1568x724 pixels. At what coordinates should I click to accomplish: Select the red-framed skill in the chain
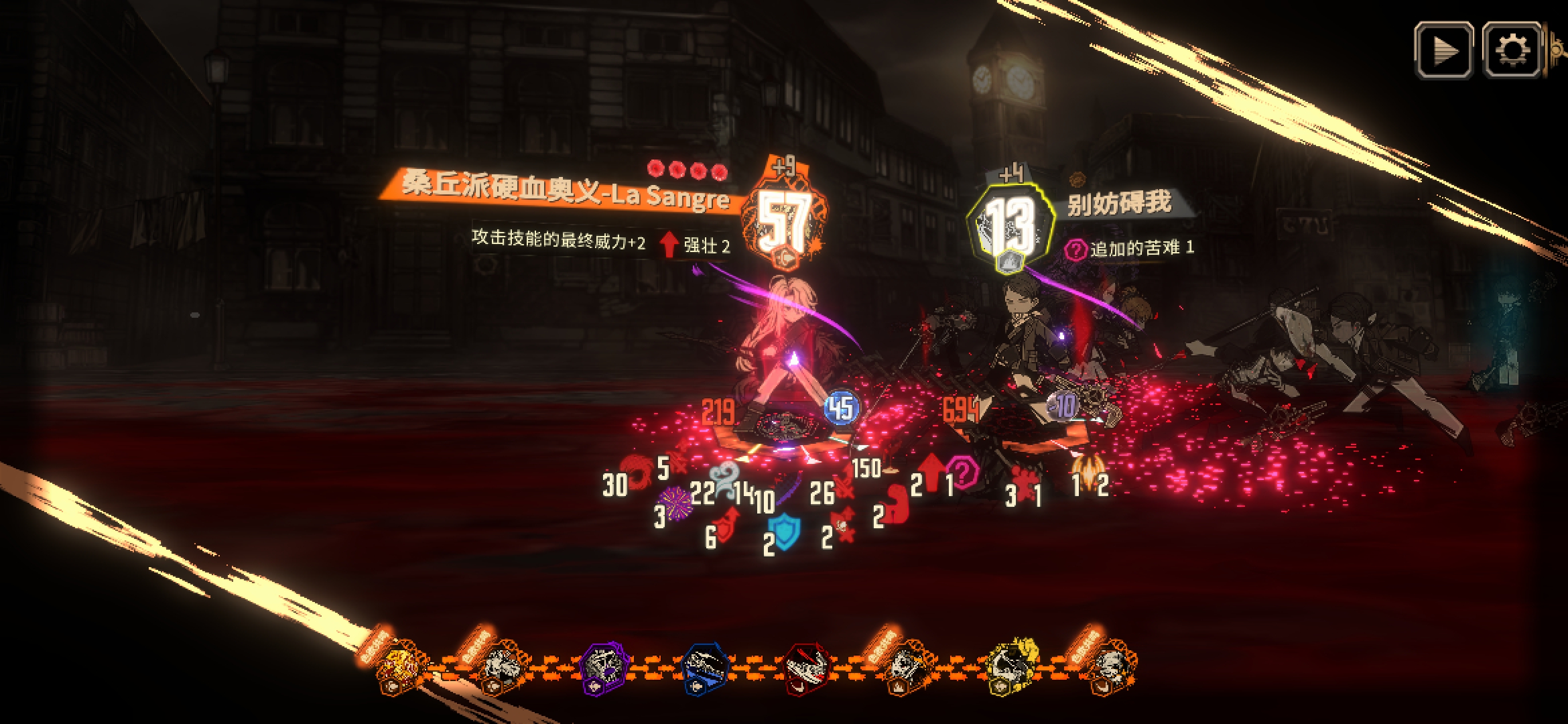point(808,668)
